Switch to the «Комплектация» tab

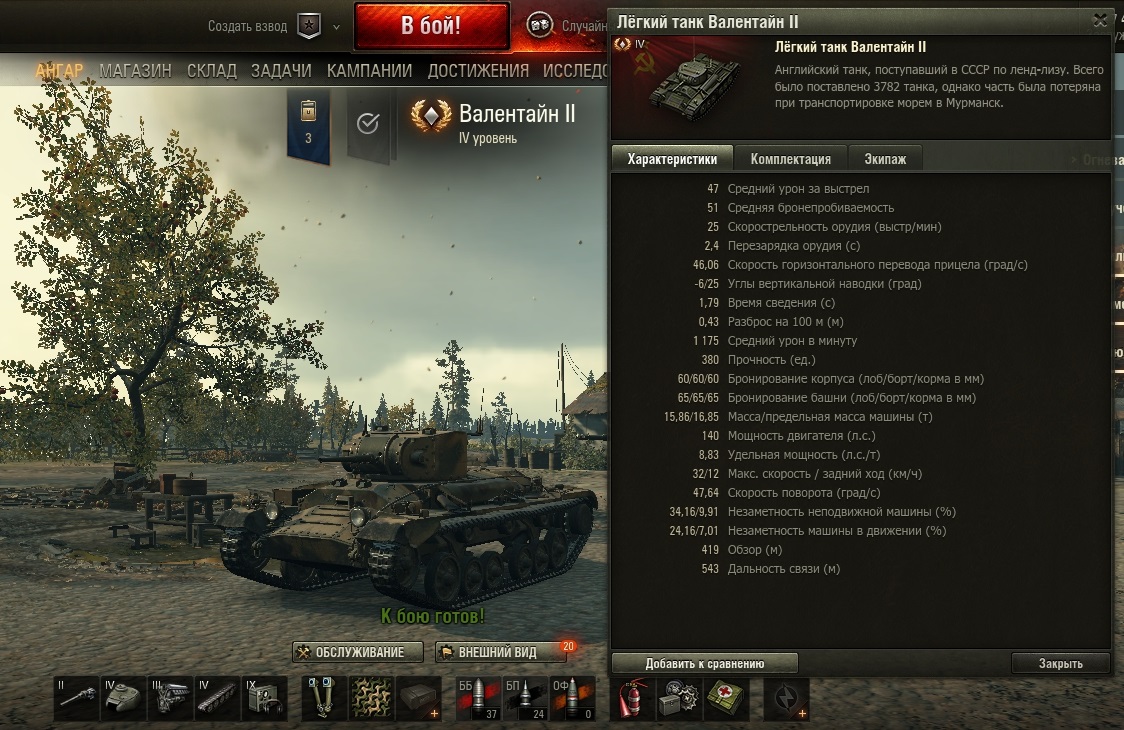coord(790,159)
